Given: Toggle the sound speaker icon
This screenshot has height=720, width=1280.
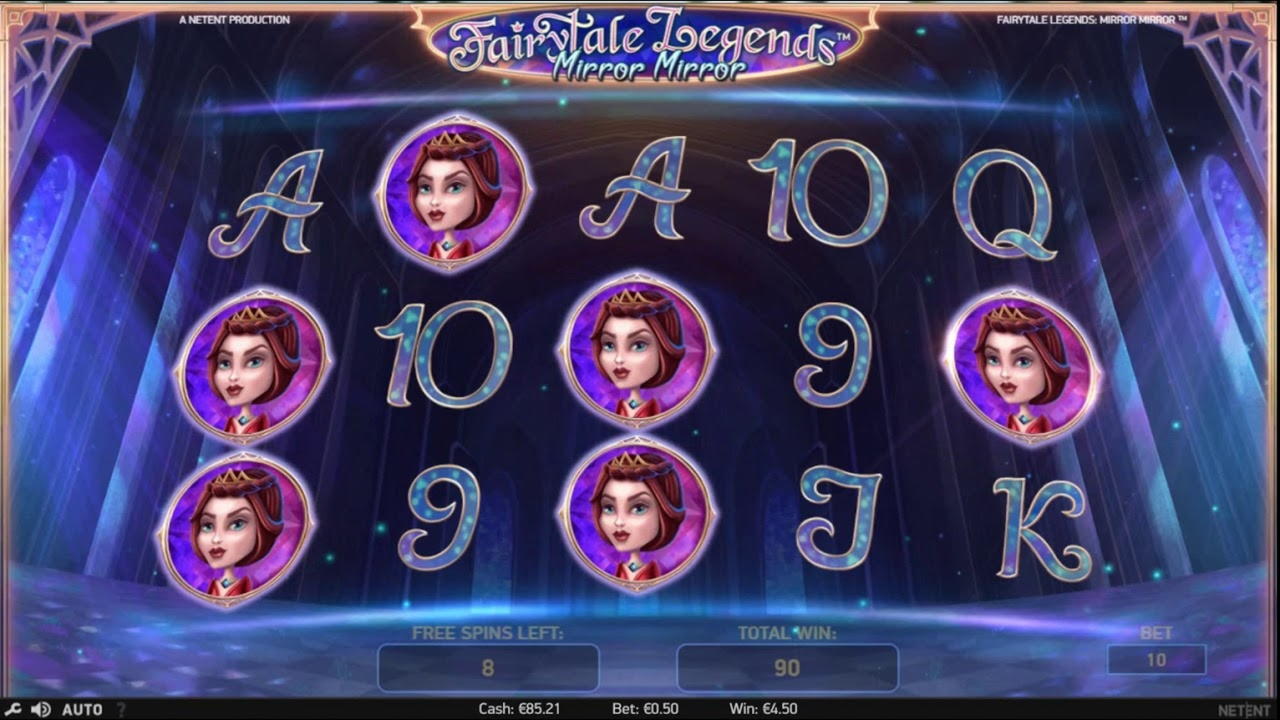Looking at the screenshot, I should pos(41,709).
